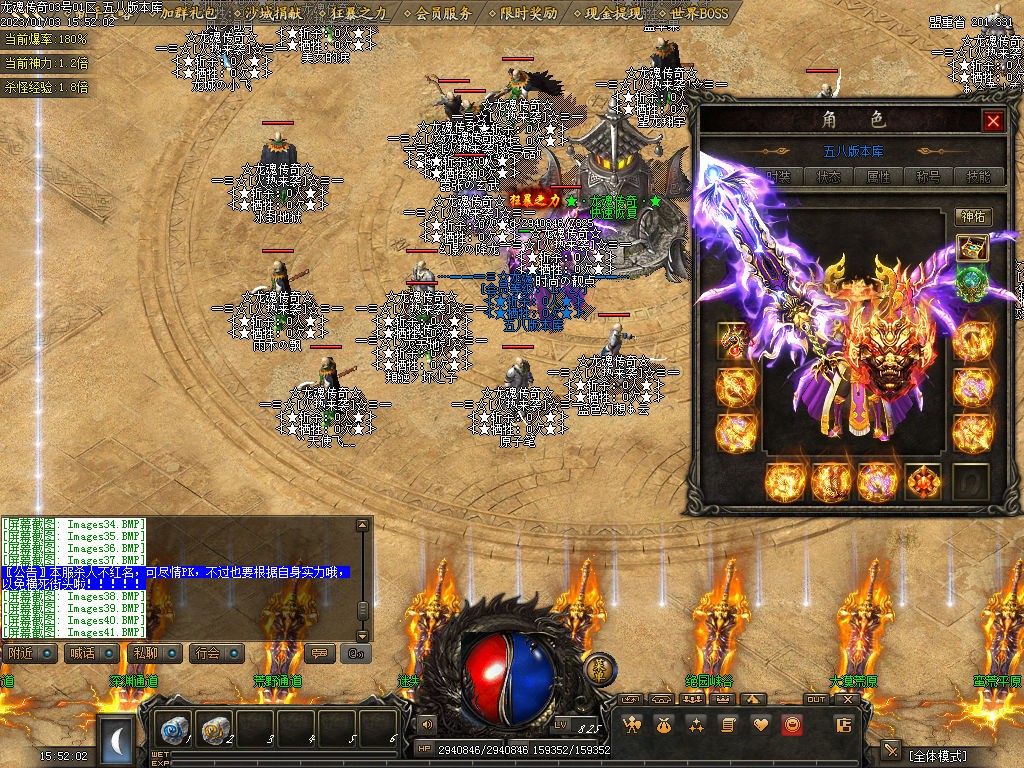
Task: Use the blue scroll stone in hotbar slot 1
Action: [x=176, y=731]
